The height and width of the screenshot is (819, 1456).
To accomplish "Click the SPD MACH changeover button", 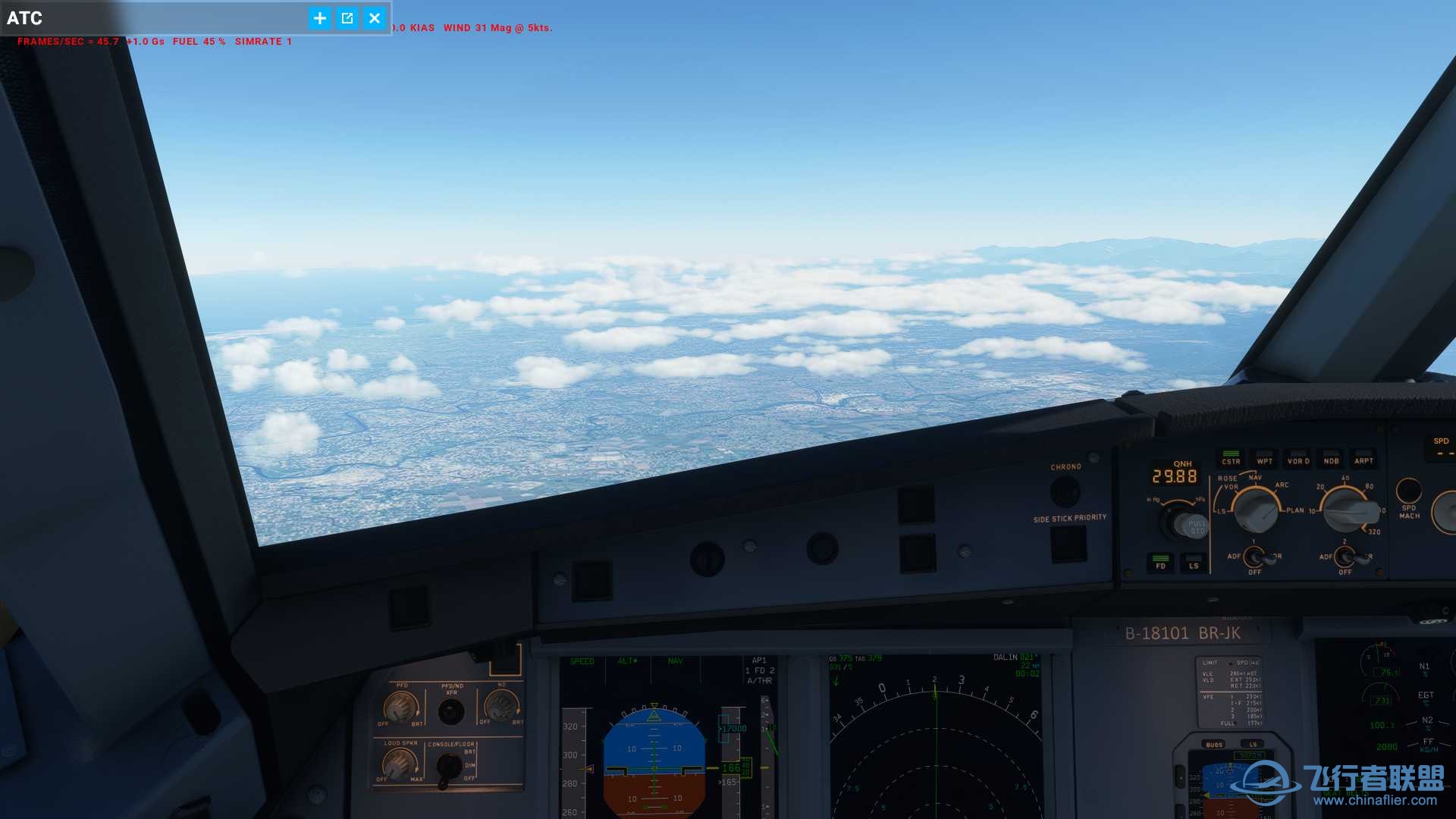I will click(1408, 491).
